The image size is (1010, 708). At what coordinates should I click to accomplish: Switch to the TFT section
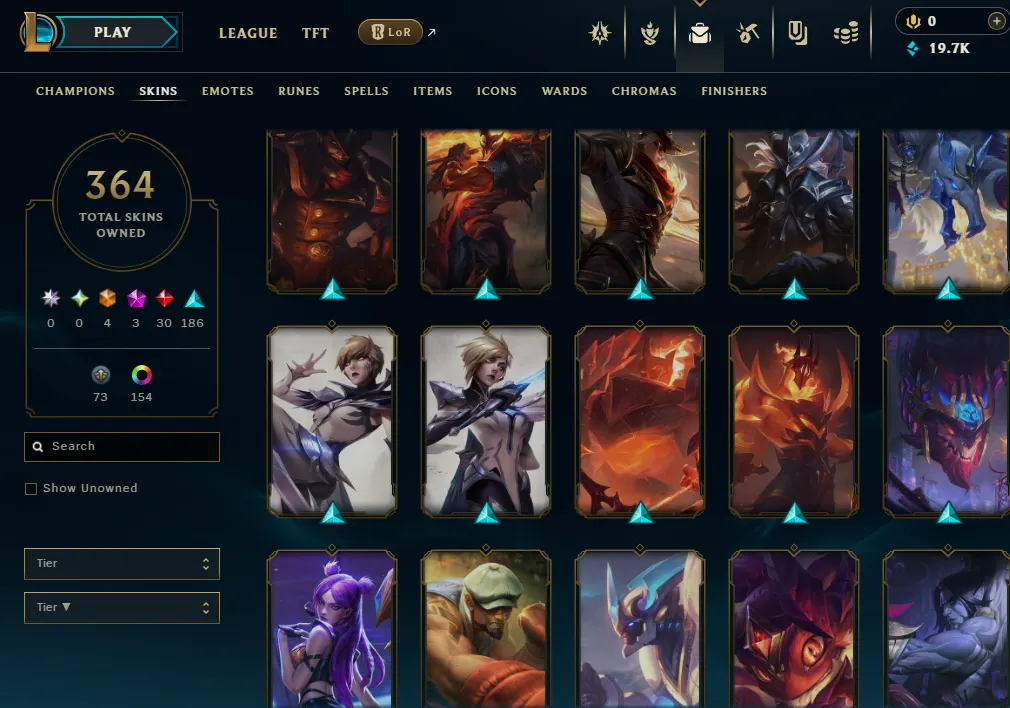point(315,33)
